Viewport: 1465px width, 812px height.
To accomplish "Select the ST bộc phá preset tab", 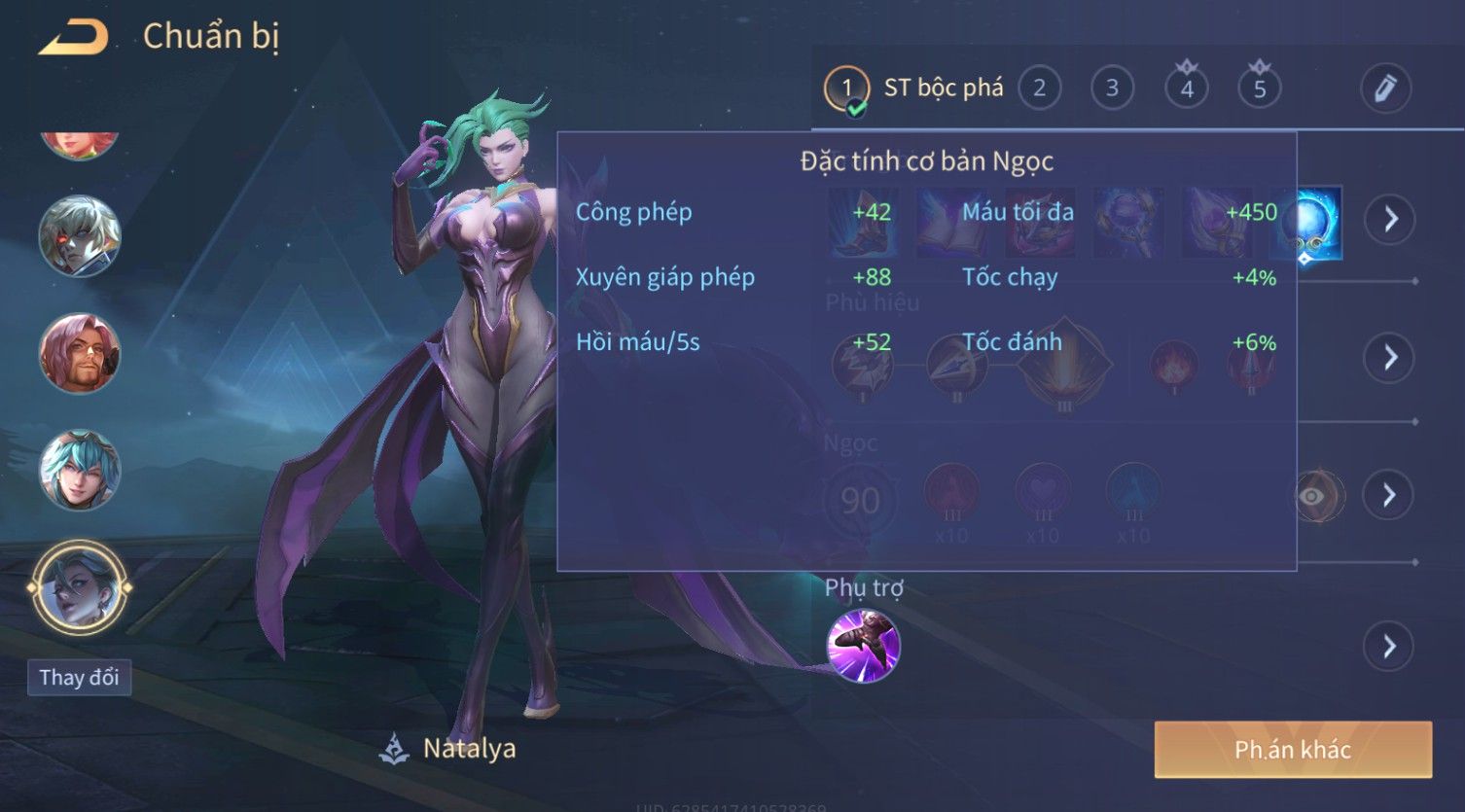I will [914, 88].
